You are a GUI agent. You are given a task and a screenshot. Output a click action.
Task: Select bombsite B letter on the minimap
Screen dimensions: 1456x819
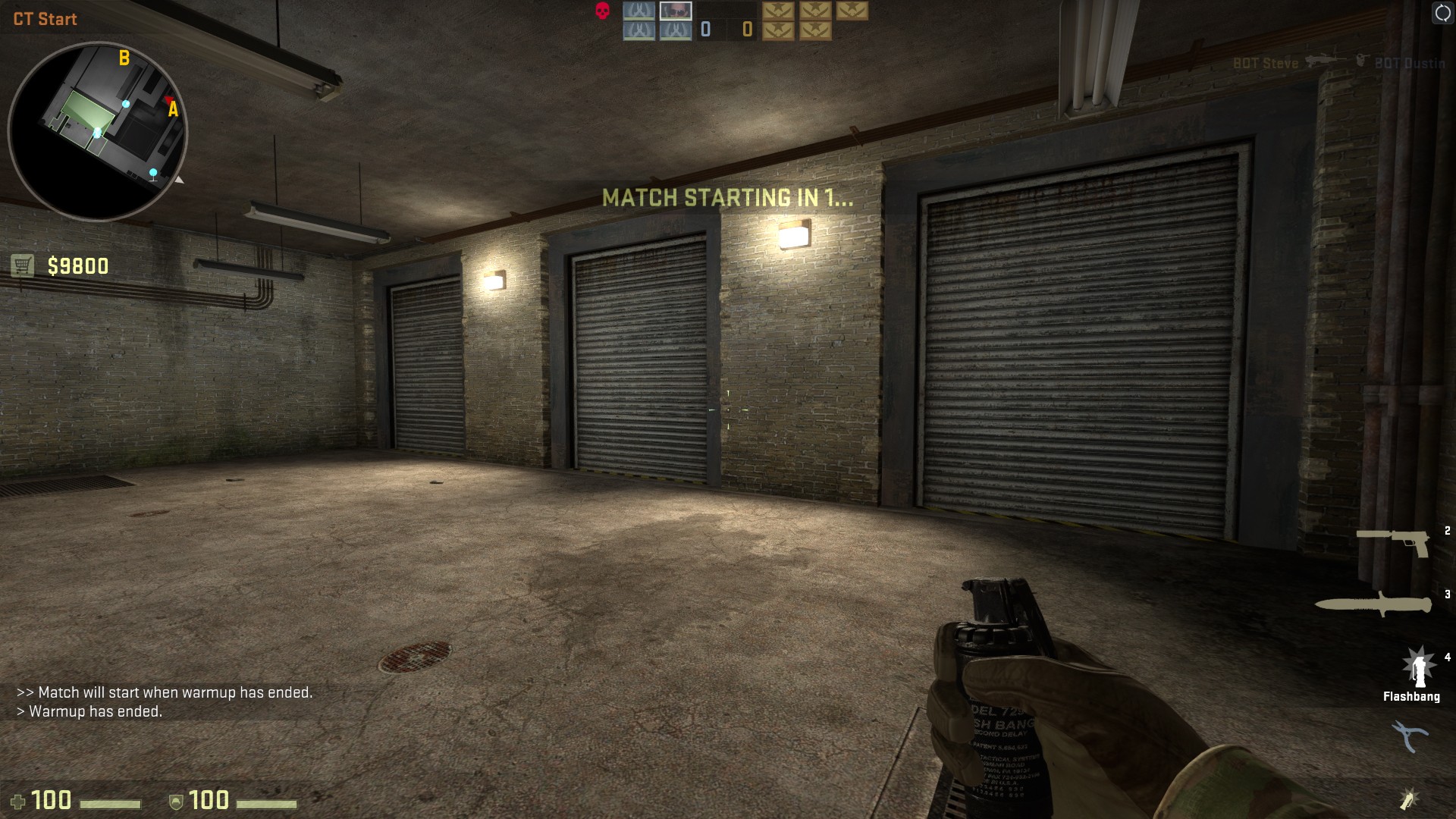coord(123,56)
